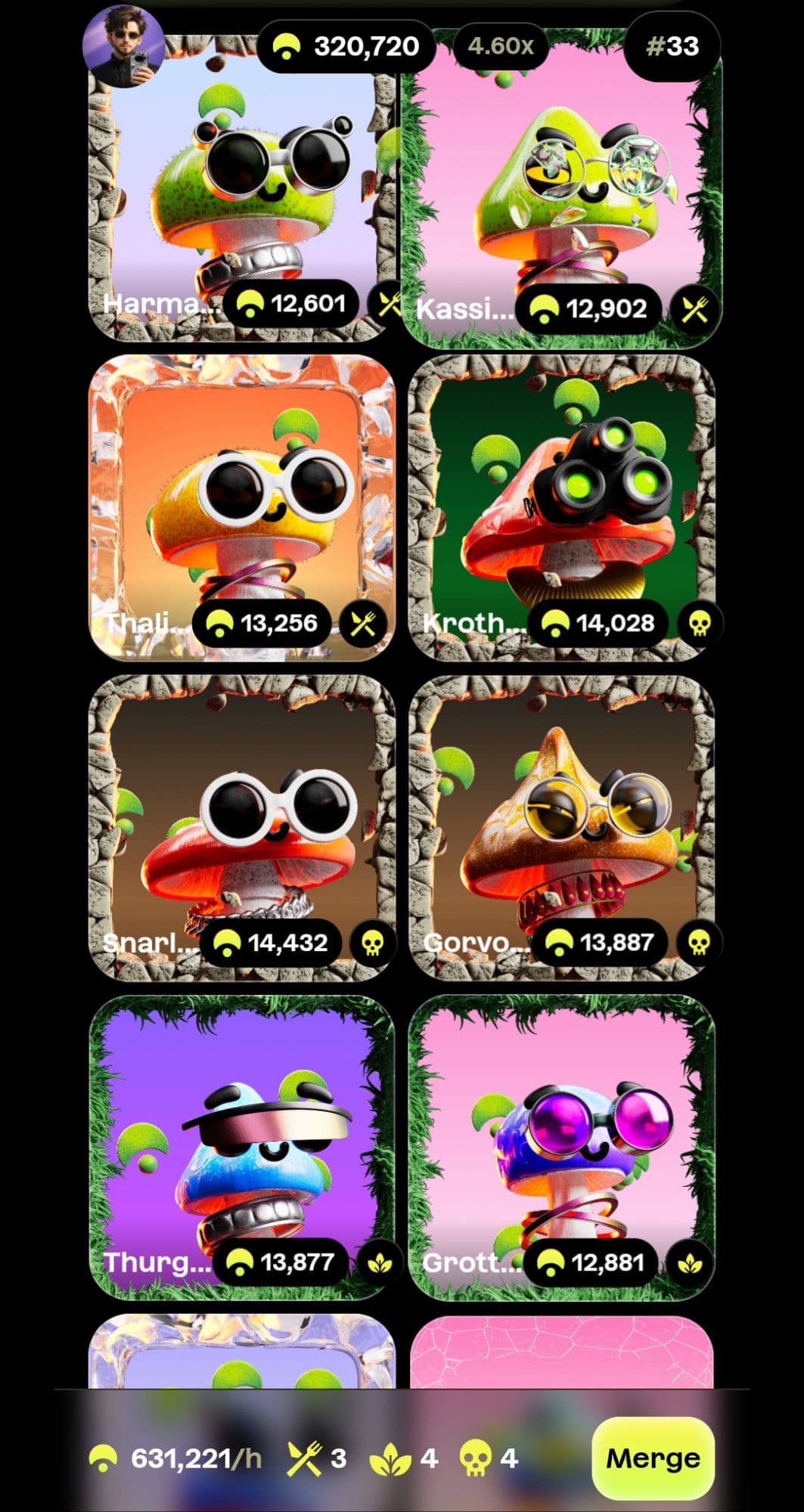
Task: Click the leaf icon on Thurg card
Action: coord(379,1263)
